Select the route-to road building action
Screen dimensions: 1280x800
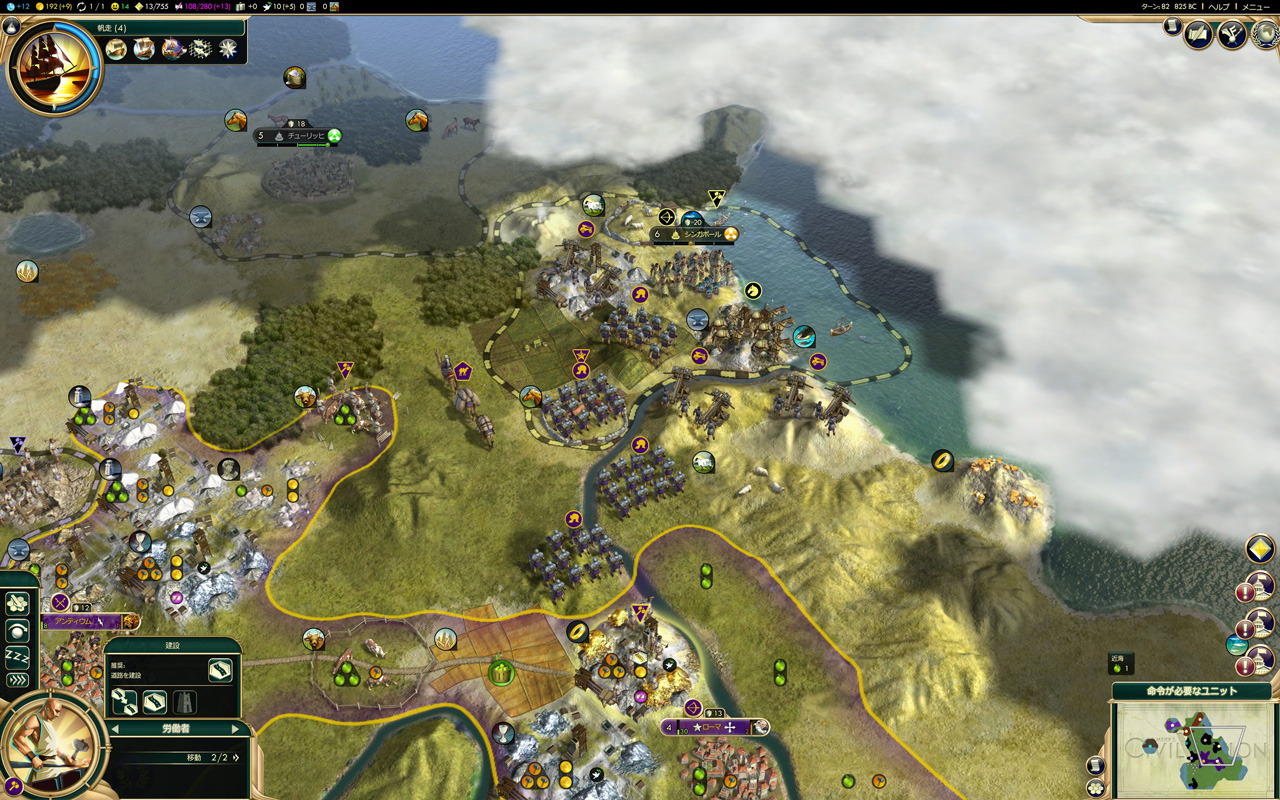124,702
